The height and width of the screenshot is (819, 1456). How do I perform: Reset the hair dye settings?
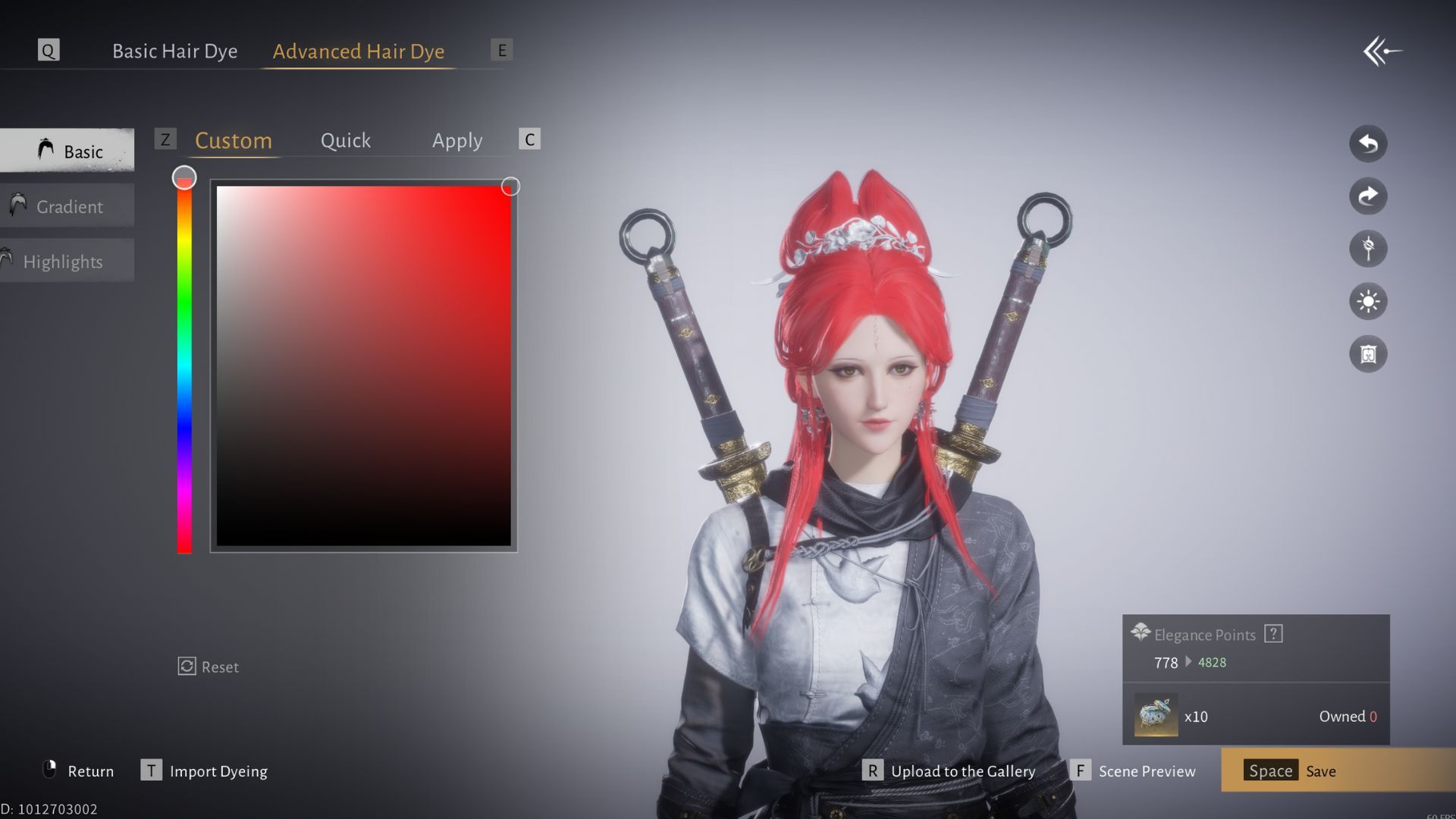pos(209,667)
